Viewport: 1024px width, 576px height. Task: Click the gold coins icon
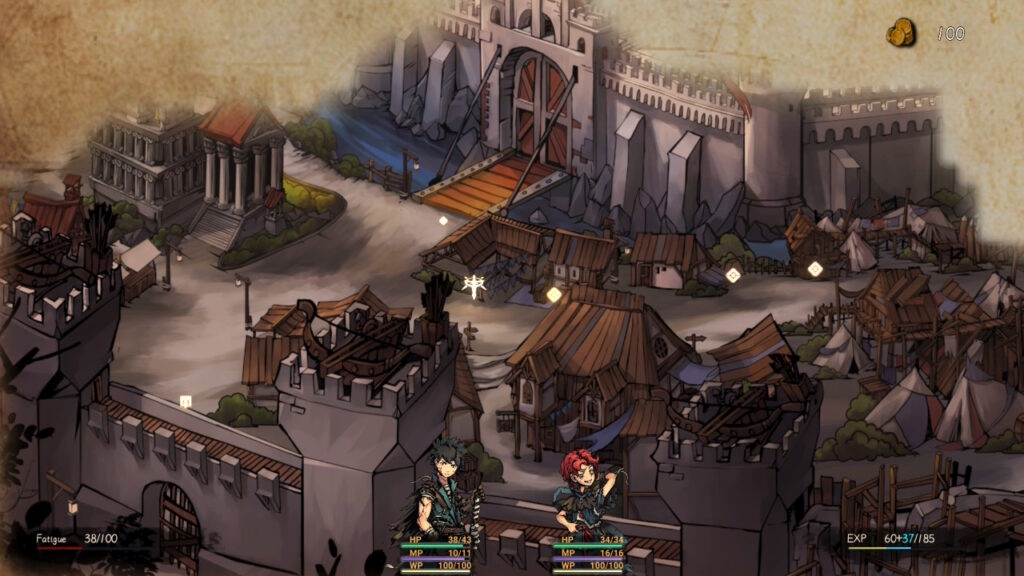coord(901,34)
